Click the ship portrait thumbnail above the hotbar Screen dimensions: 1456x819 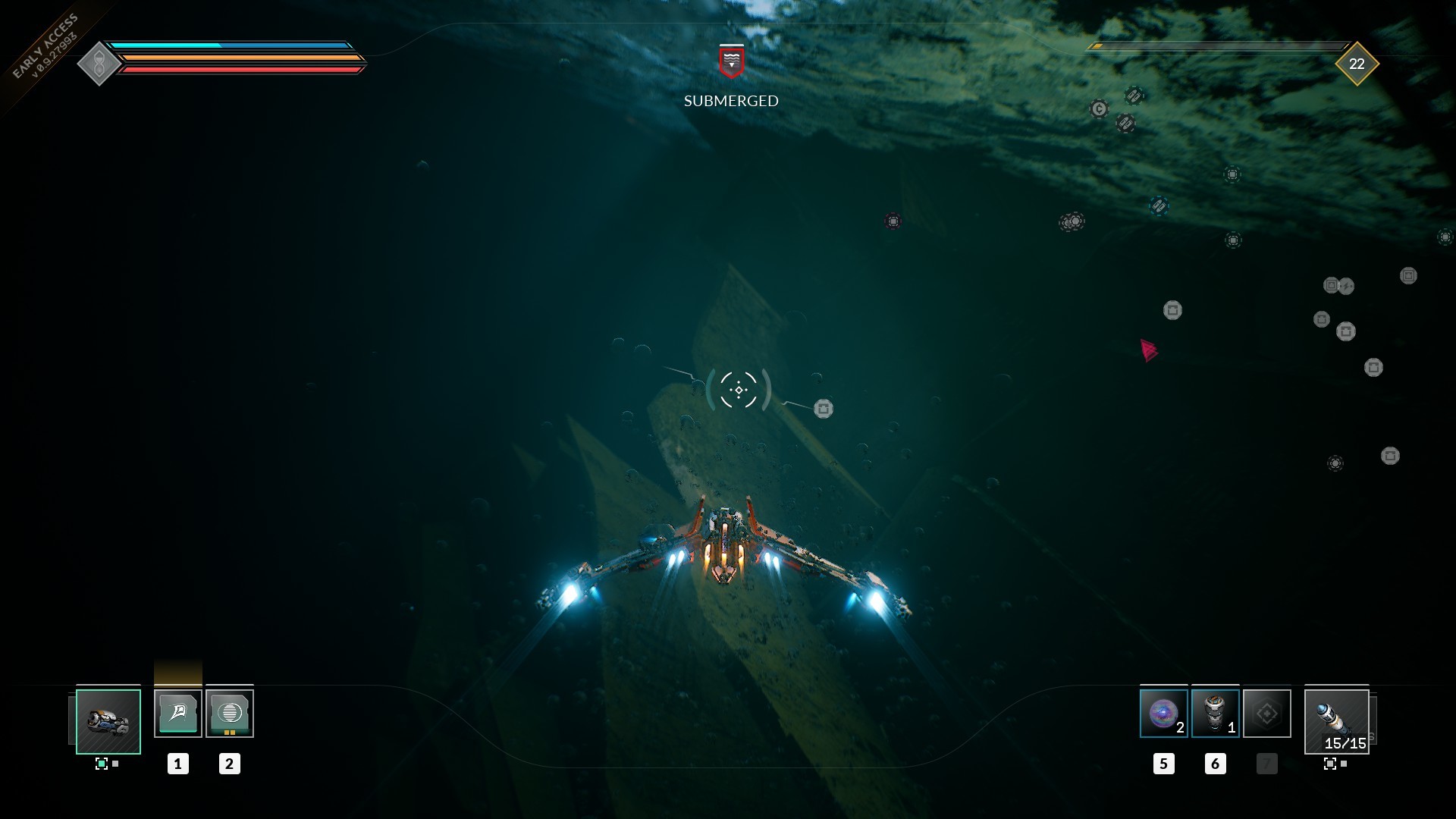[x=107, y=722]
